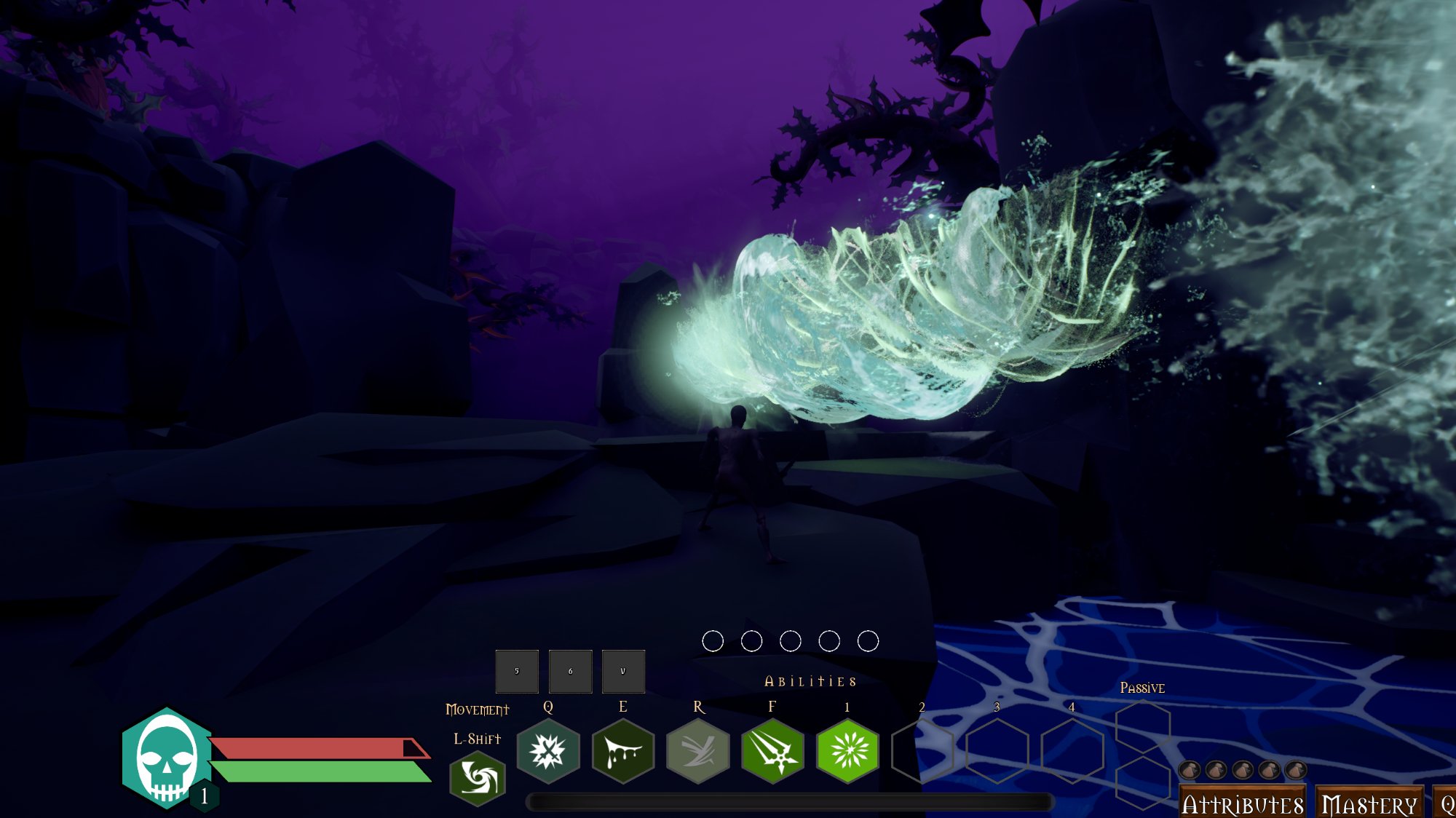This screenshot has height=818, width=1456.
Task: Select the item slot labeled 6
Action: [x=570, y=671]
